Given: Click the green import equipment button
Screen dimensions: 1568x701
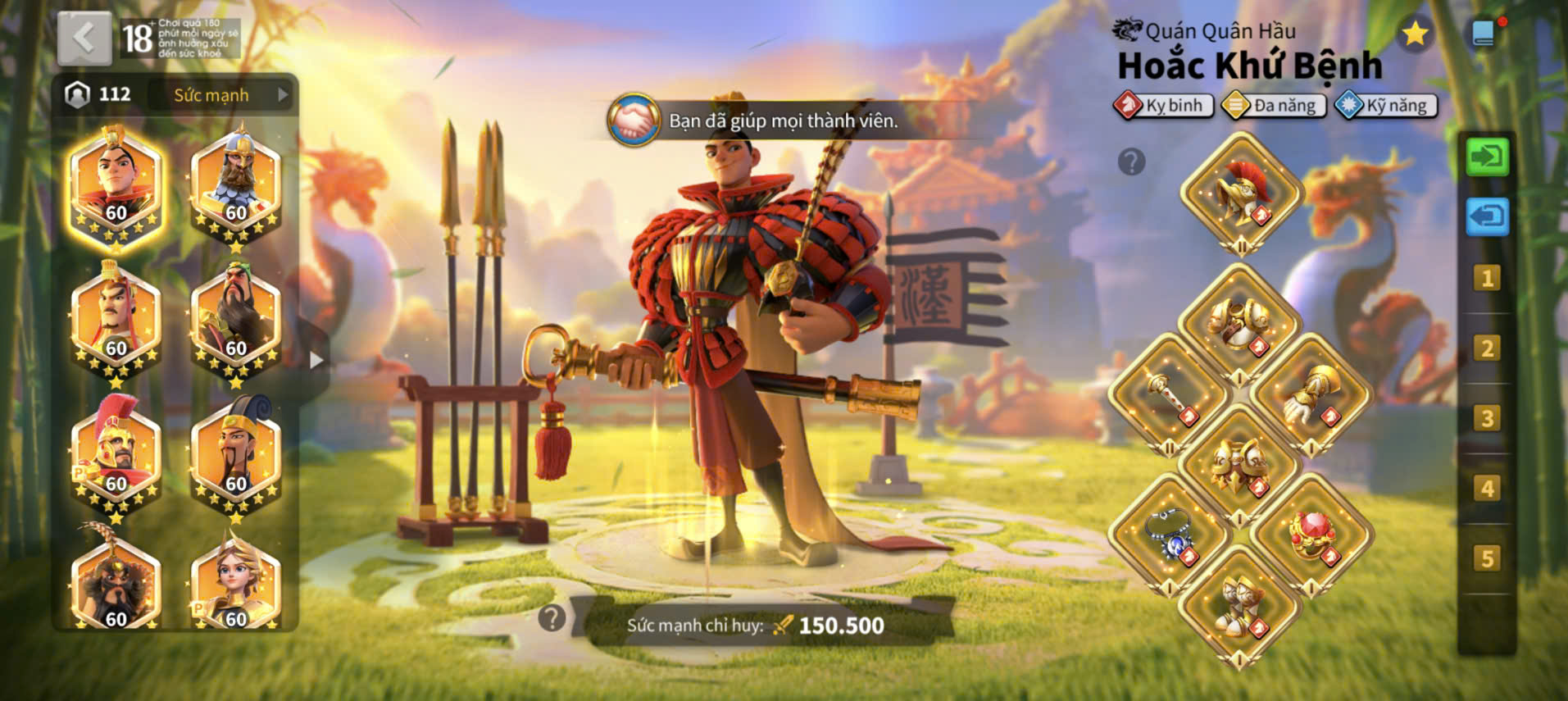Looking at the screenshot, I should (x=1487, y=156).
